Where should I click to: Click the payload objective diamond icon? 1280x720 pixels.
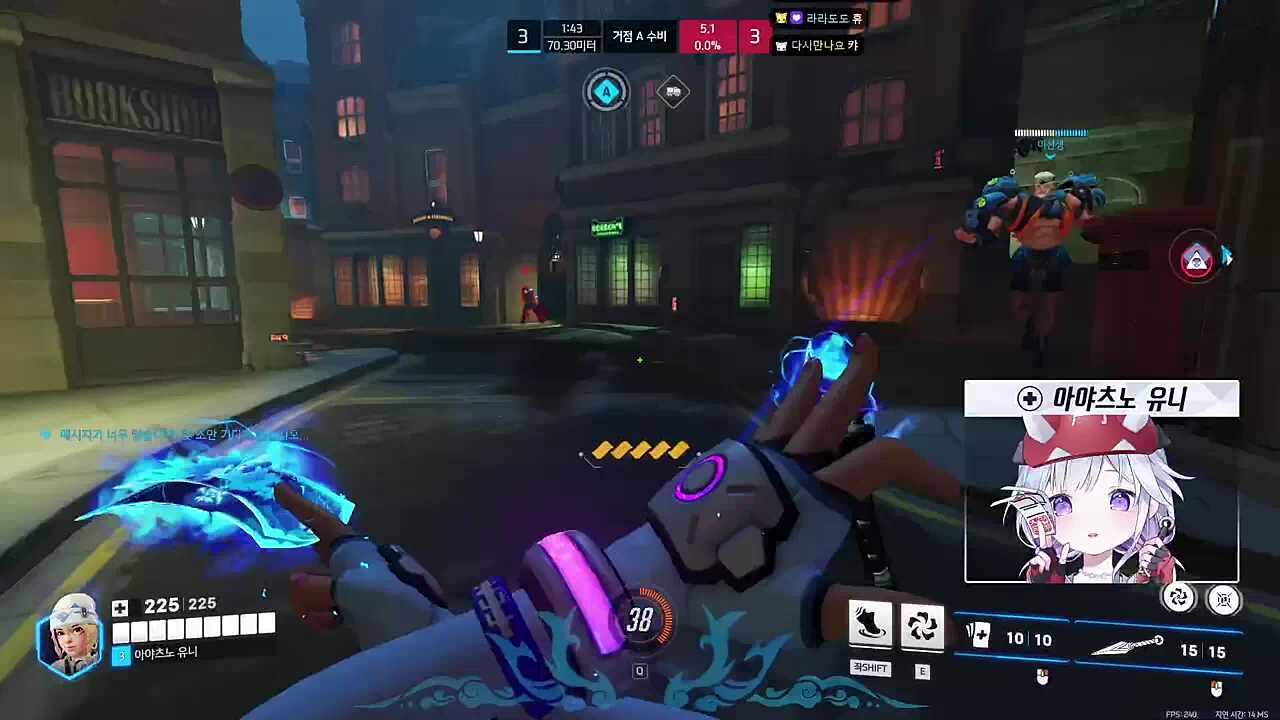point(673,92)
